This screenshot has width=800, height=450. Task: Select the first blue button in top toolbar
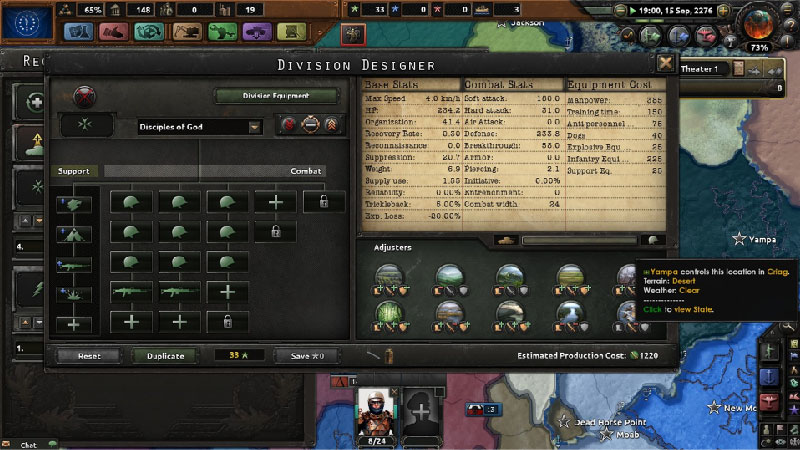78,32
